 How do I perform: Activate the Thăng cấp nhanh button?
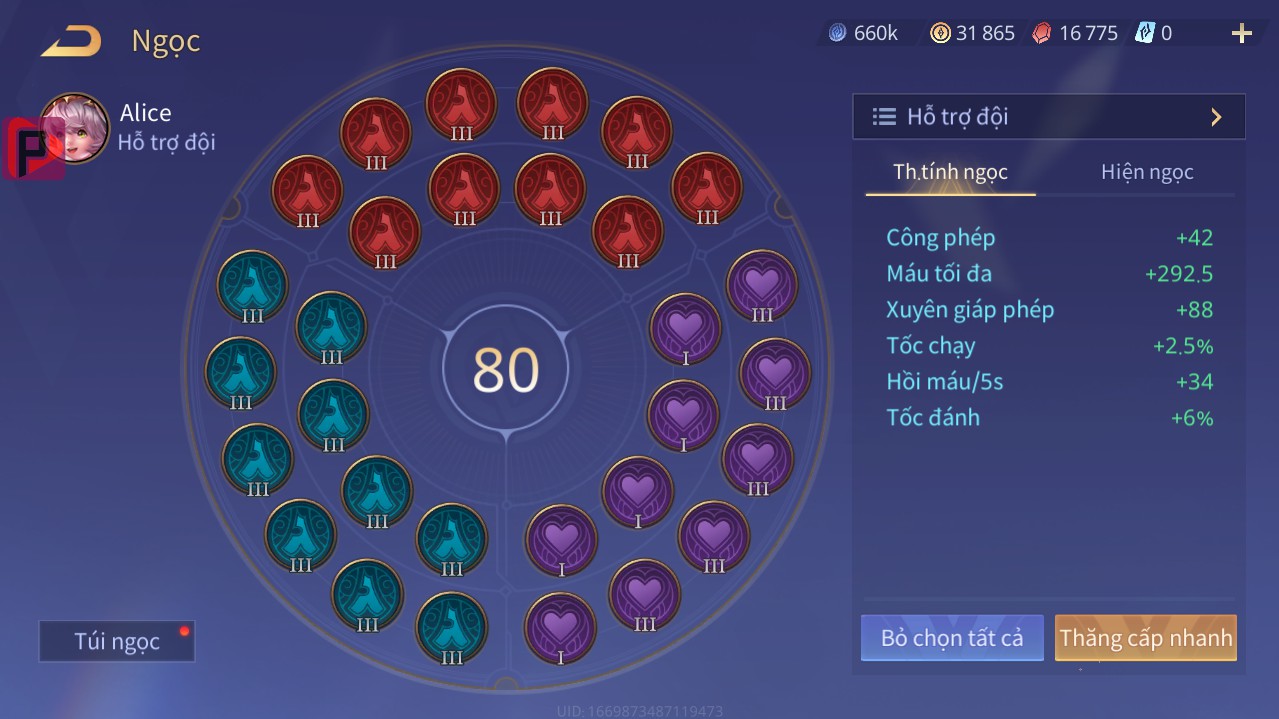click(1145, 638)
